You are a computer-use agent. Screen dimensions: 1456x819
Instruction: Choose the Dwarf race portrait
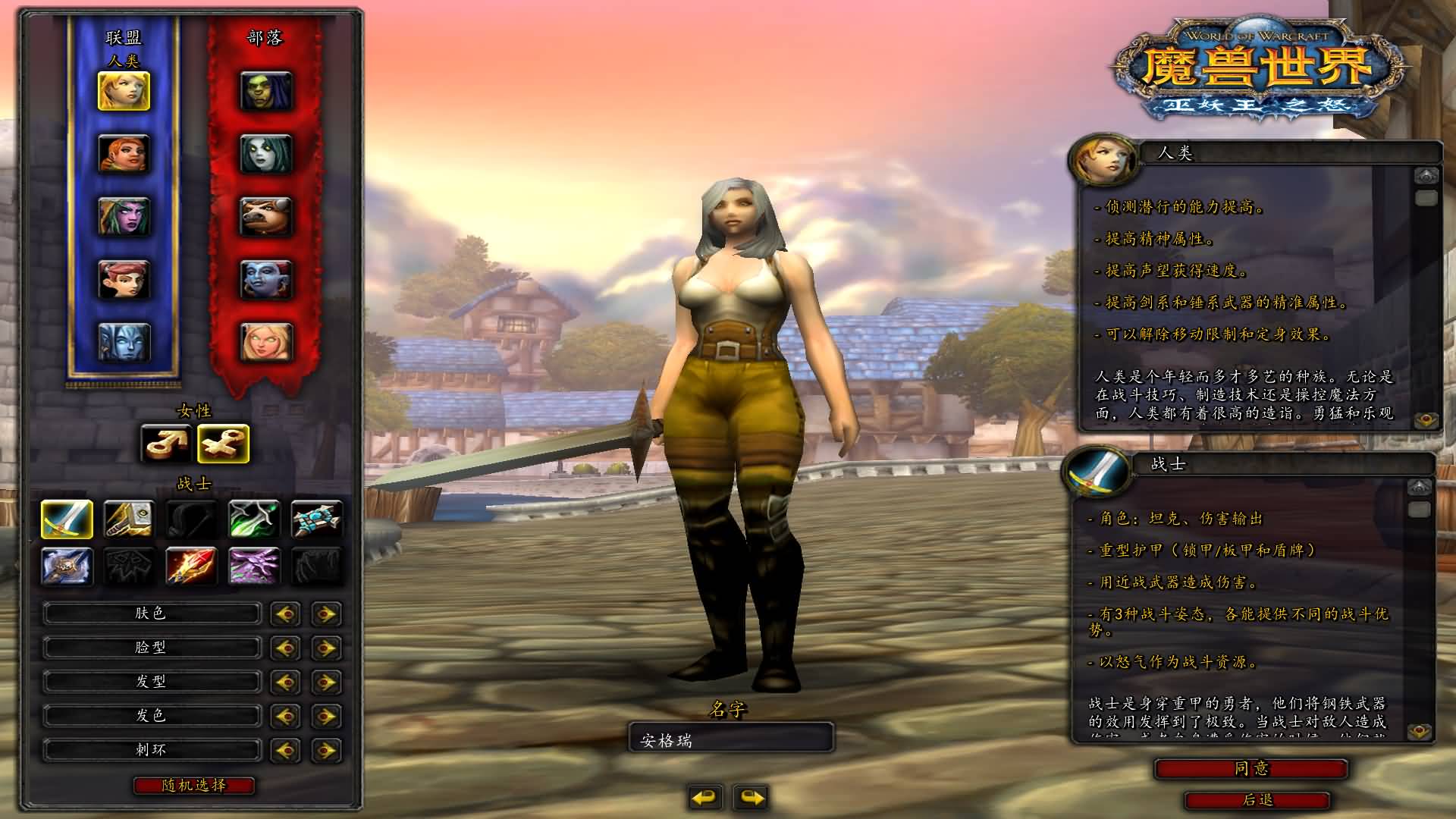tap(124, 154)
